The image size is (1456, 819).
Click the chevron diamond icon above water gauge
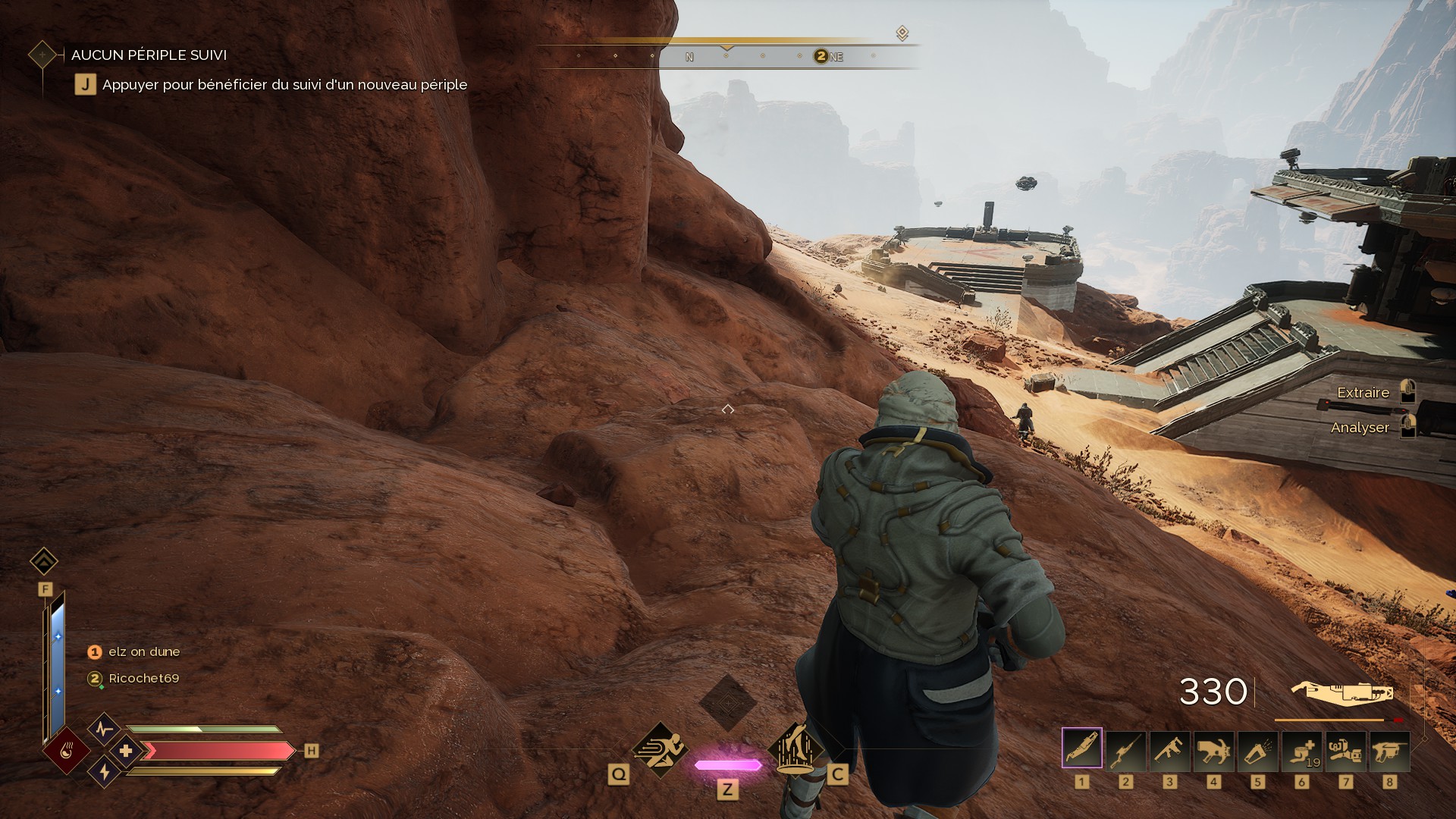point(44,561)
